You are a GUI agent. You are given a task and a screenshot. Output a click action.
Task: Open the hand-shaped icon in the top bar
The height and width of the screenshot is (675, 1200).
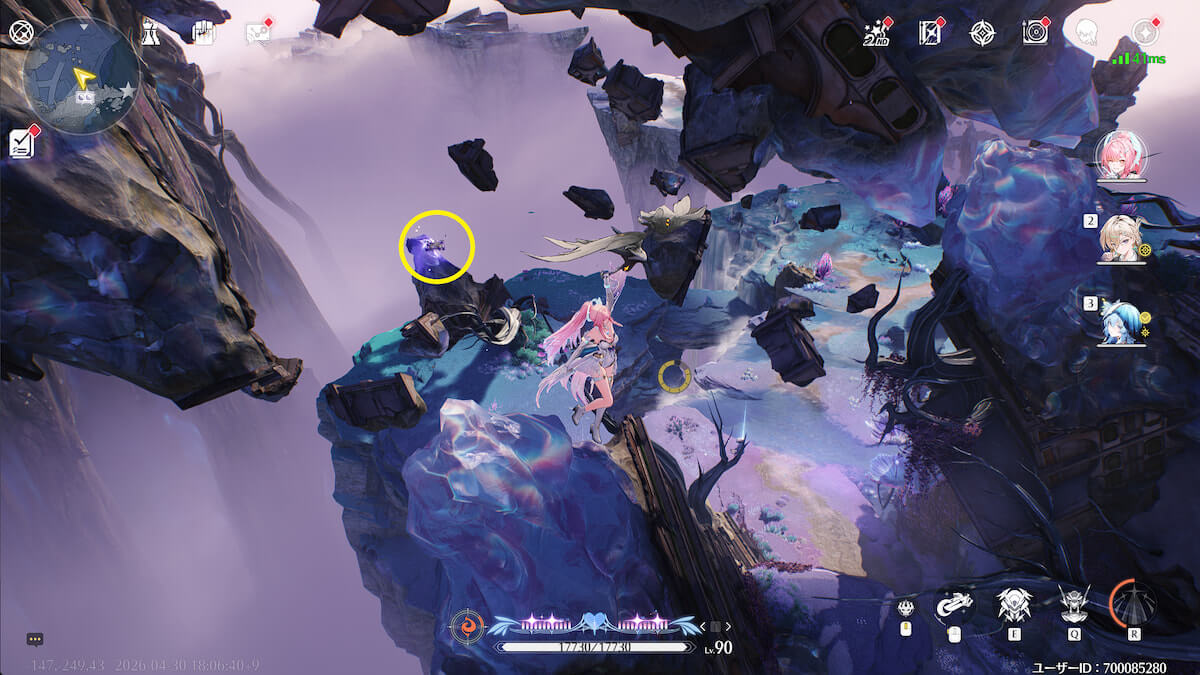pyautogui.click(x=204, y=32)
